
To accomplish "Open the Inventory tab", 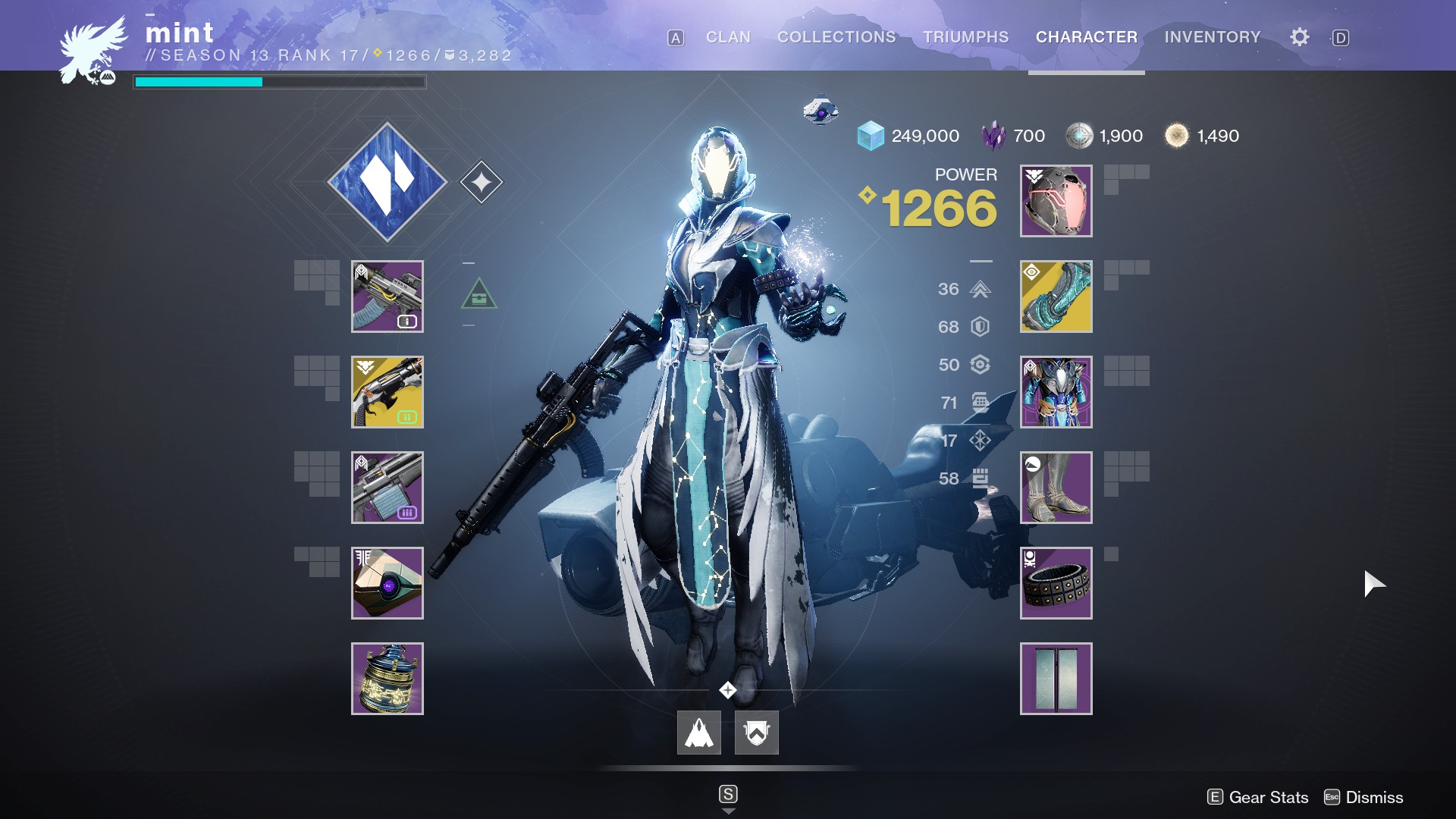I will pyautogui.click(x=1213, y=37).
